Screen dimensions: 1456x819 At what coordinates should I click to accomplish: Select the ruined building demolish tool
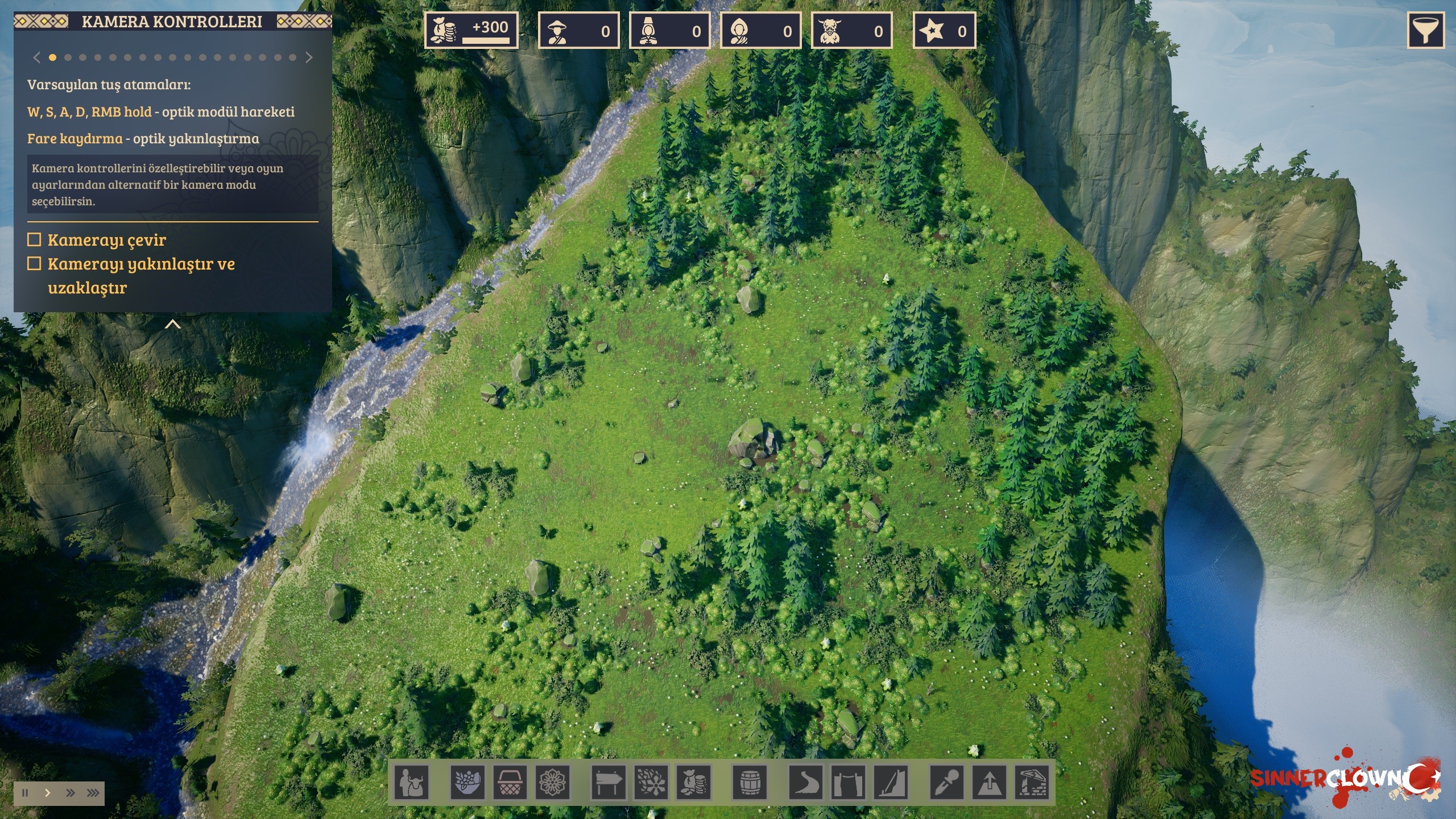(1032, 783)
